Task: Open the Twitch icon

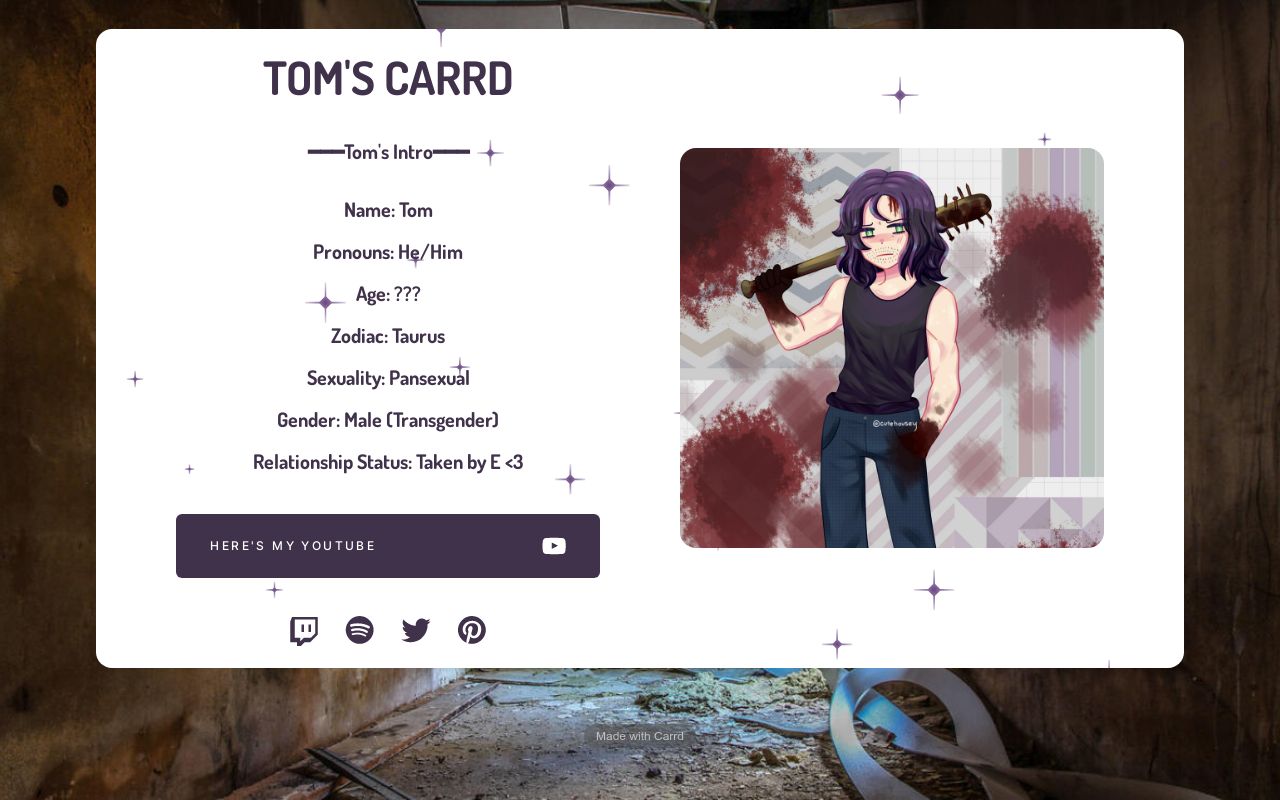Action: [x=304, y=630]
